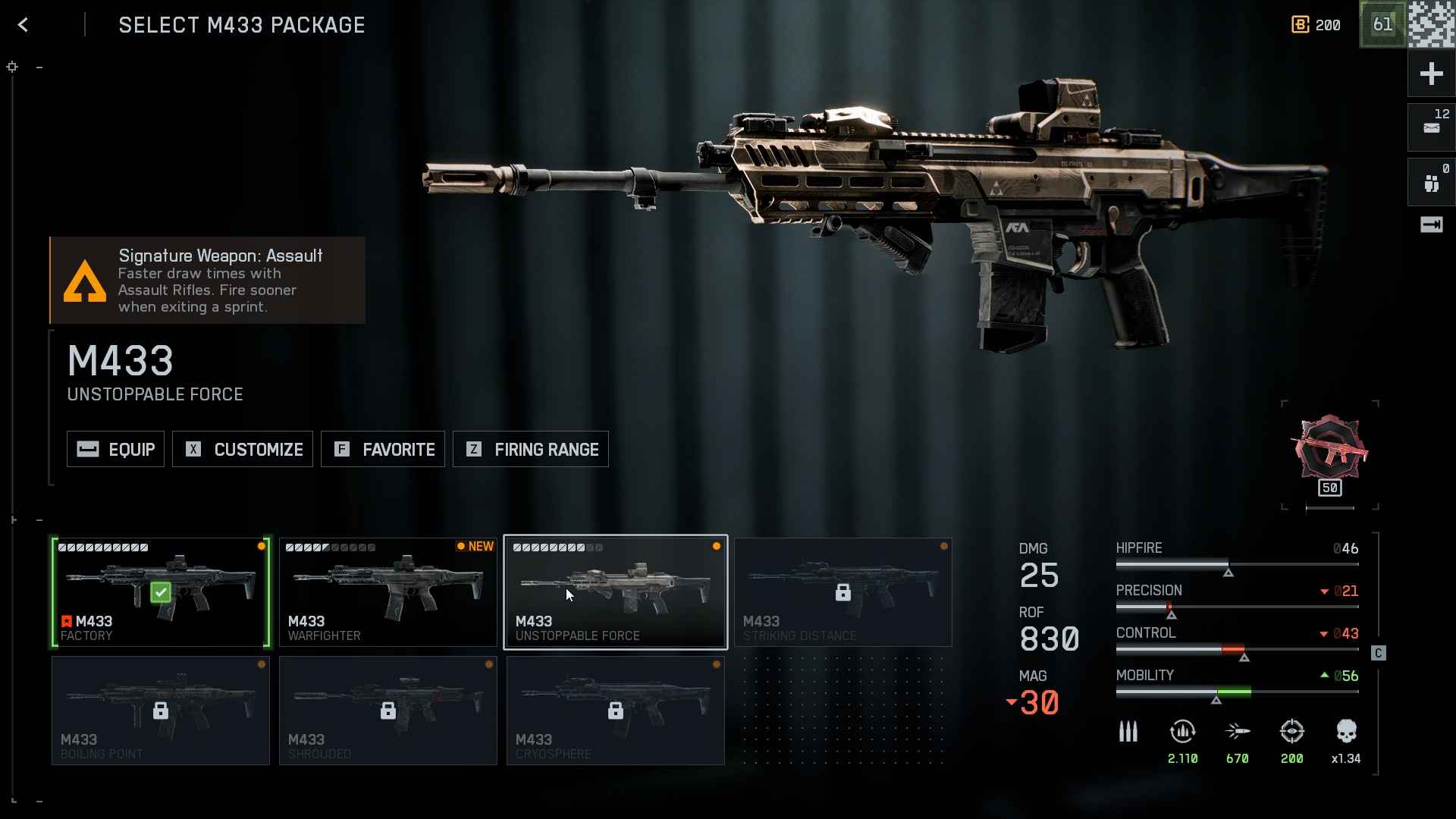Click the plus icon below the player card

point(1432,74)
